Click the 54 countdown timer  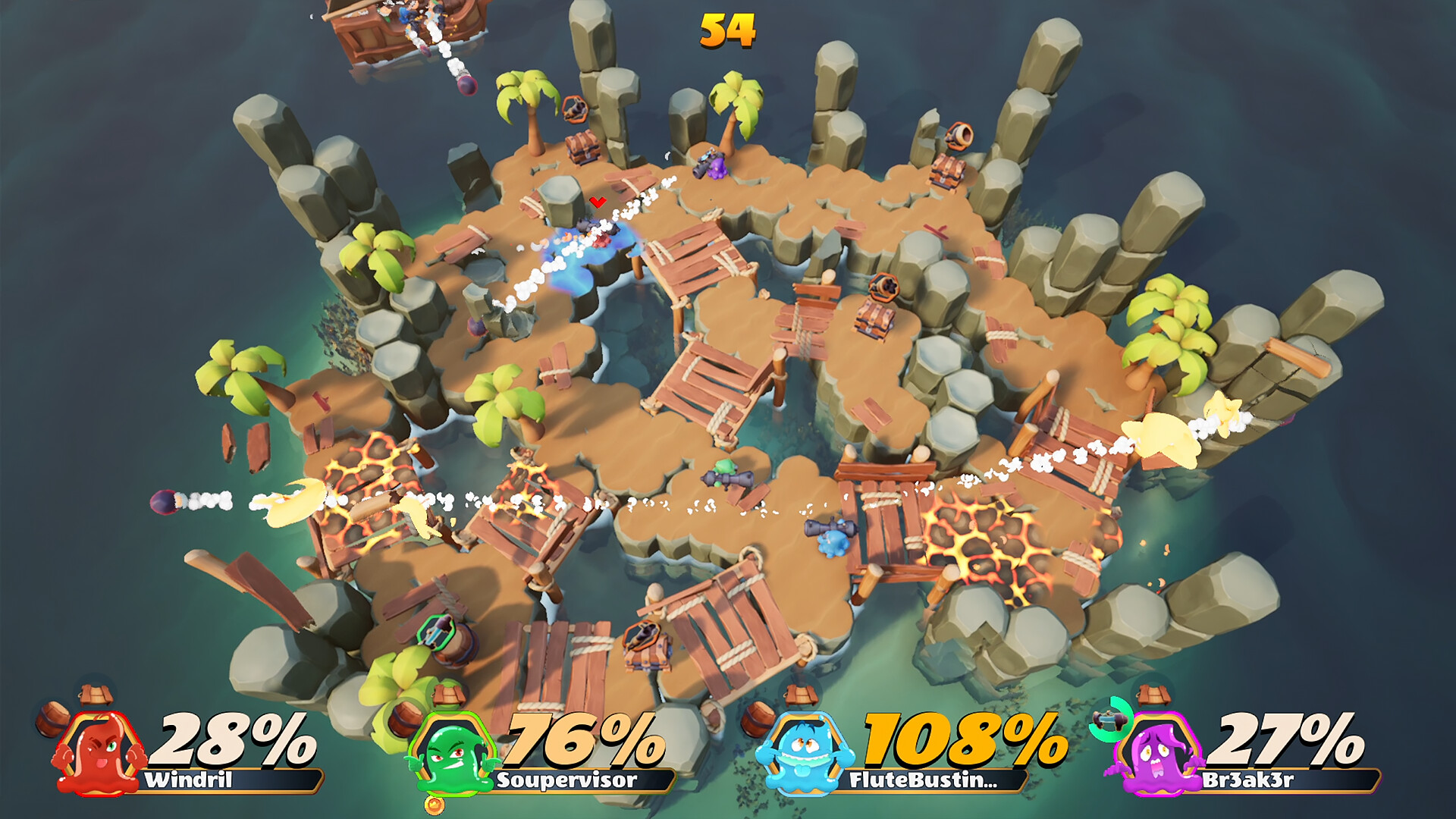pos(726,30)
